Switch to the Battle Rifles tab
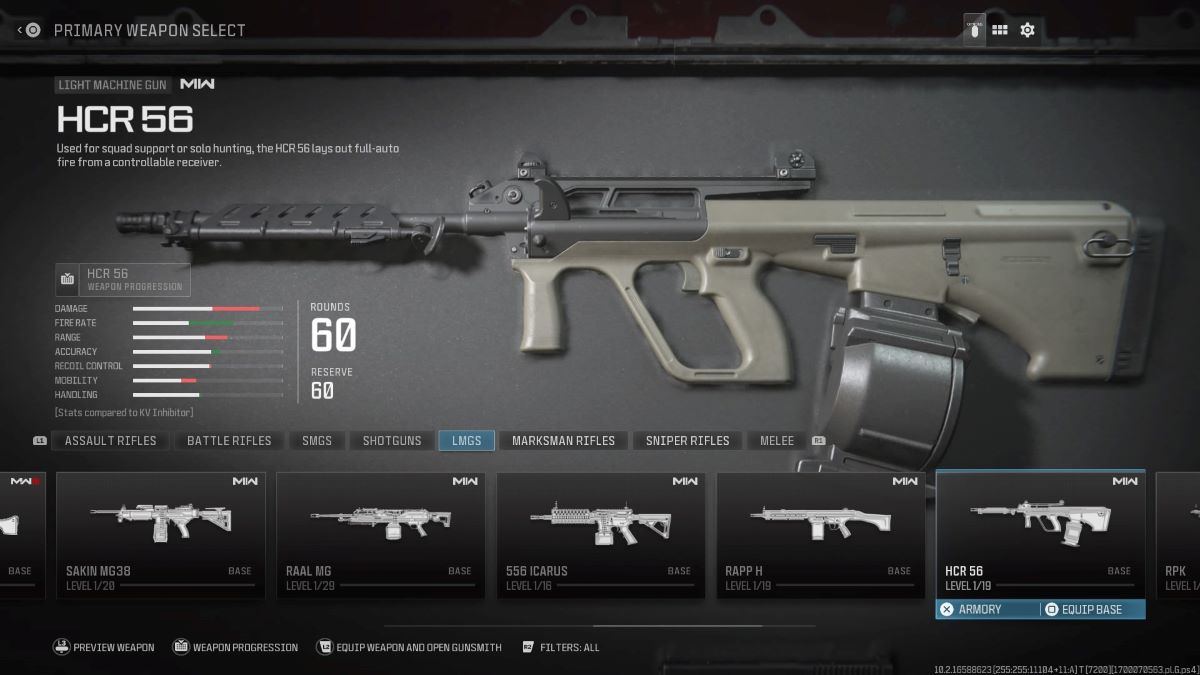Screen dimensions: 1200x675 click(x=229, y=440)
